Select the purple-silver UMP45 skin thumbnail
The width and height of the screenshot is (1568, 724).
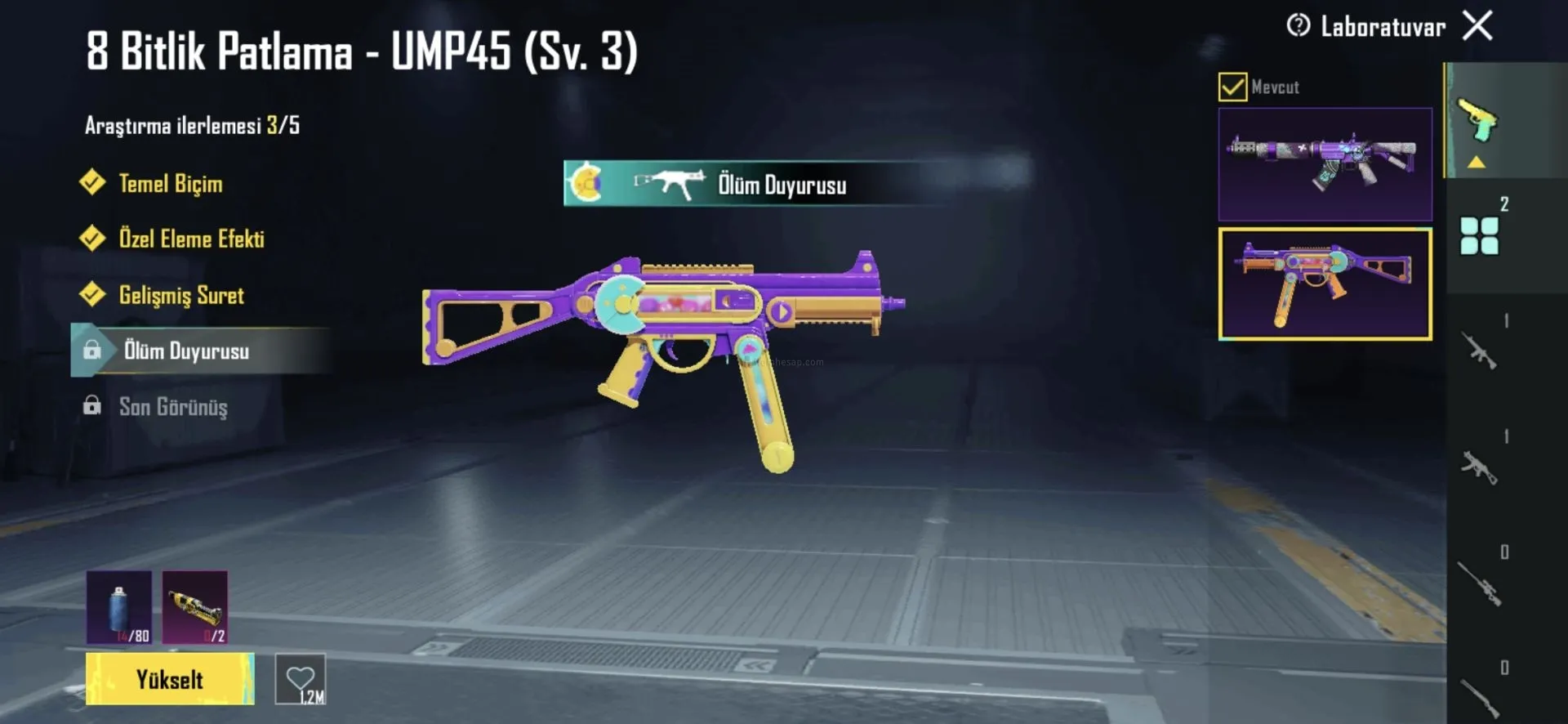point(1325,164)
